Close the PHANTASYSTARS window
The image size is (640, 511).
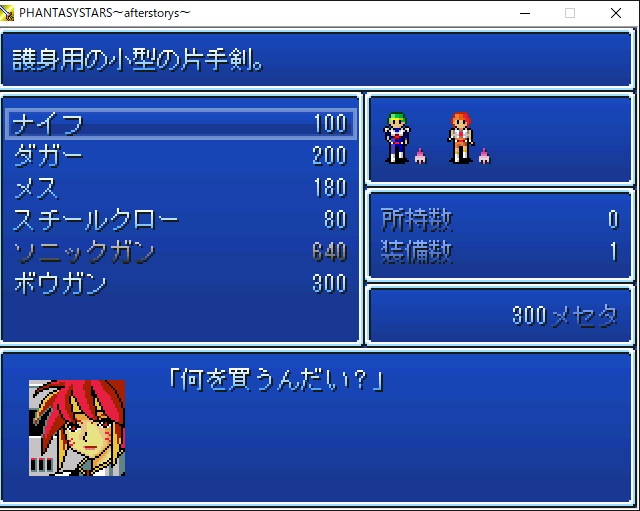point(616,13)
